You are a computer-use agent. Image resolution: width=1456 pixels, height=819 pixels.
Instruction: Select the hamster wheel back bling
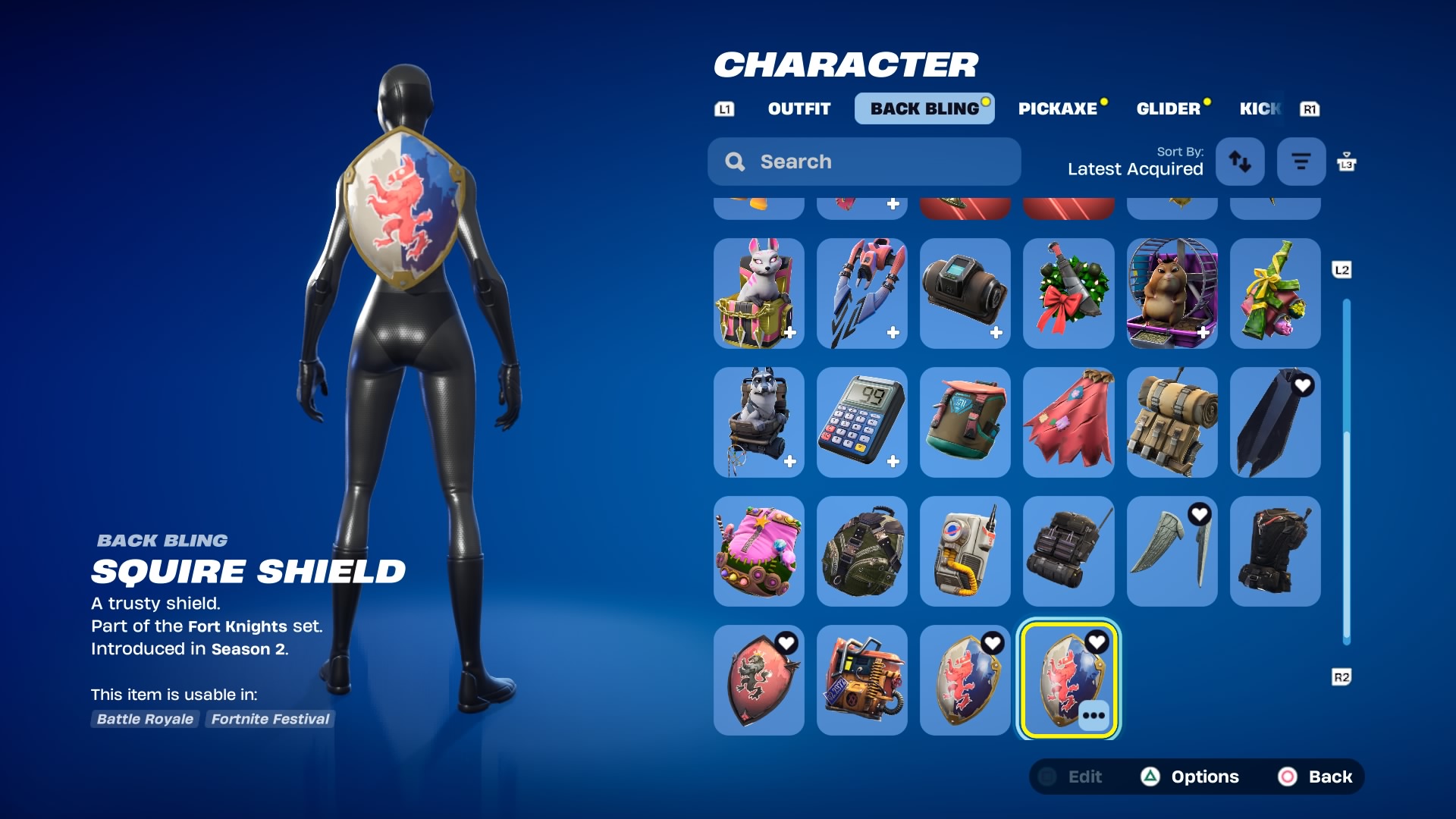pos(1172,293)
